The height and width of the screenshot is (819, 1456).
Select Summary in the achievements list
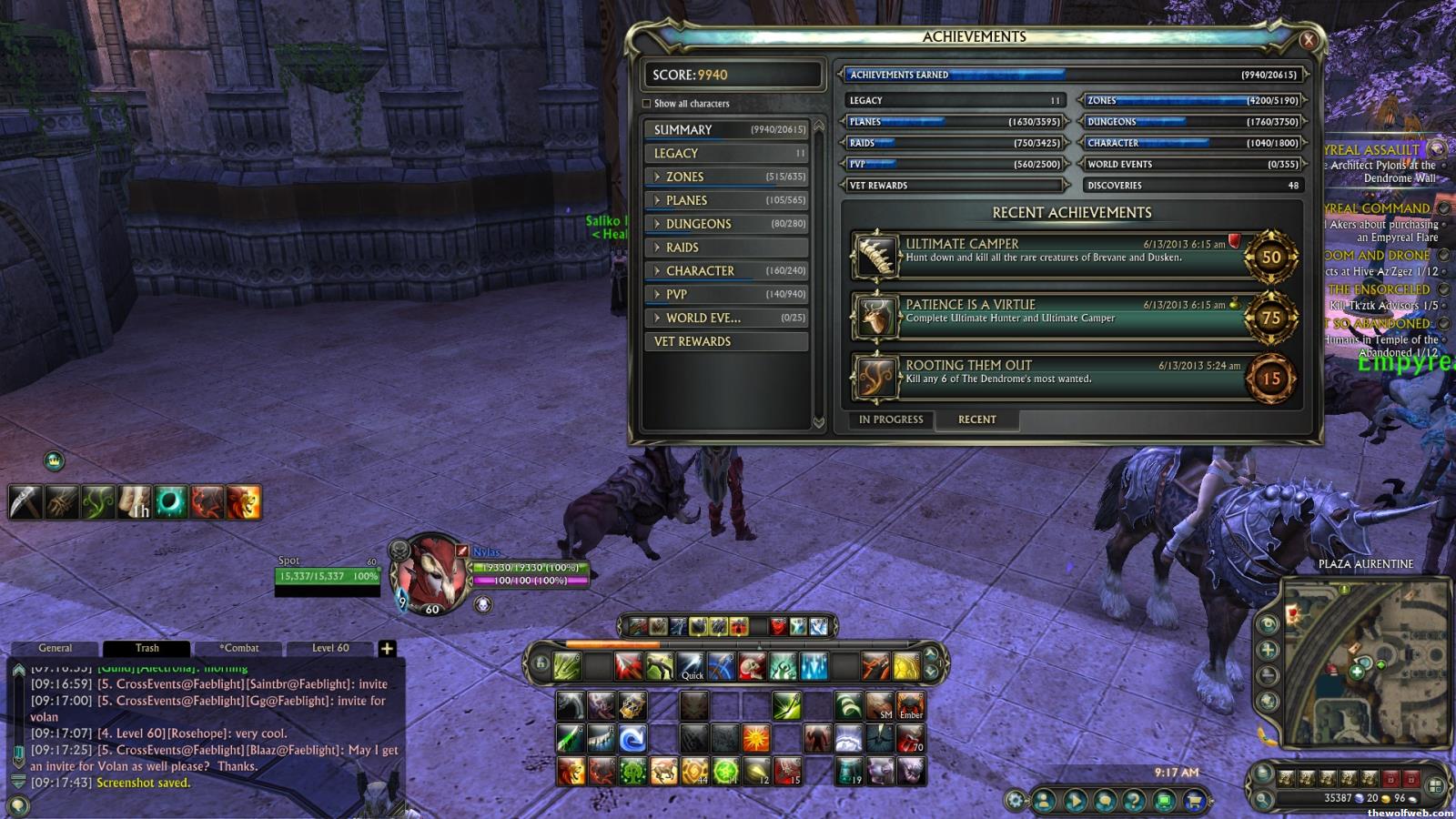click(x=725, y=130)
